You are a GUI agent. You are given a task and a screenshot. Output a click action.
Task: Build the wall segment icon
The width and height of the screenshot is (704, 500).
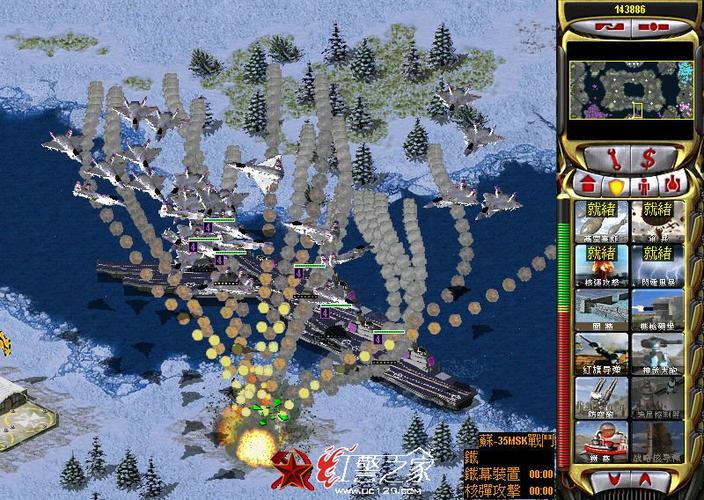(x=602, y=310)
